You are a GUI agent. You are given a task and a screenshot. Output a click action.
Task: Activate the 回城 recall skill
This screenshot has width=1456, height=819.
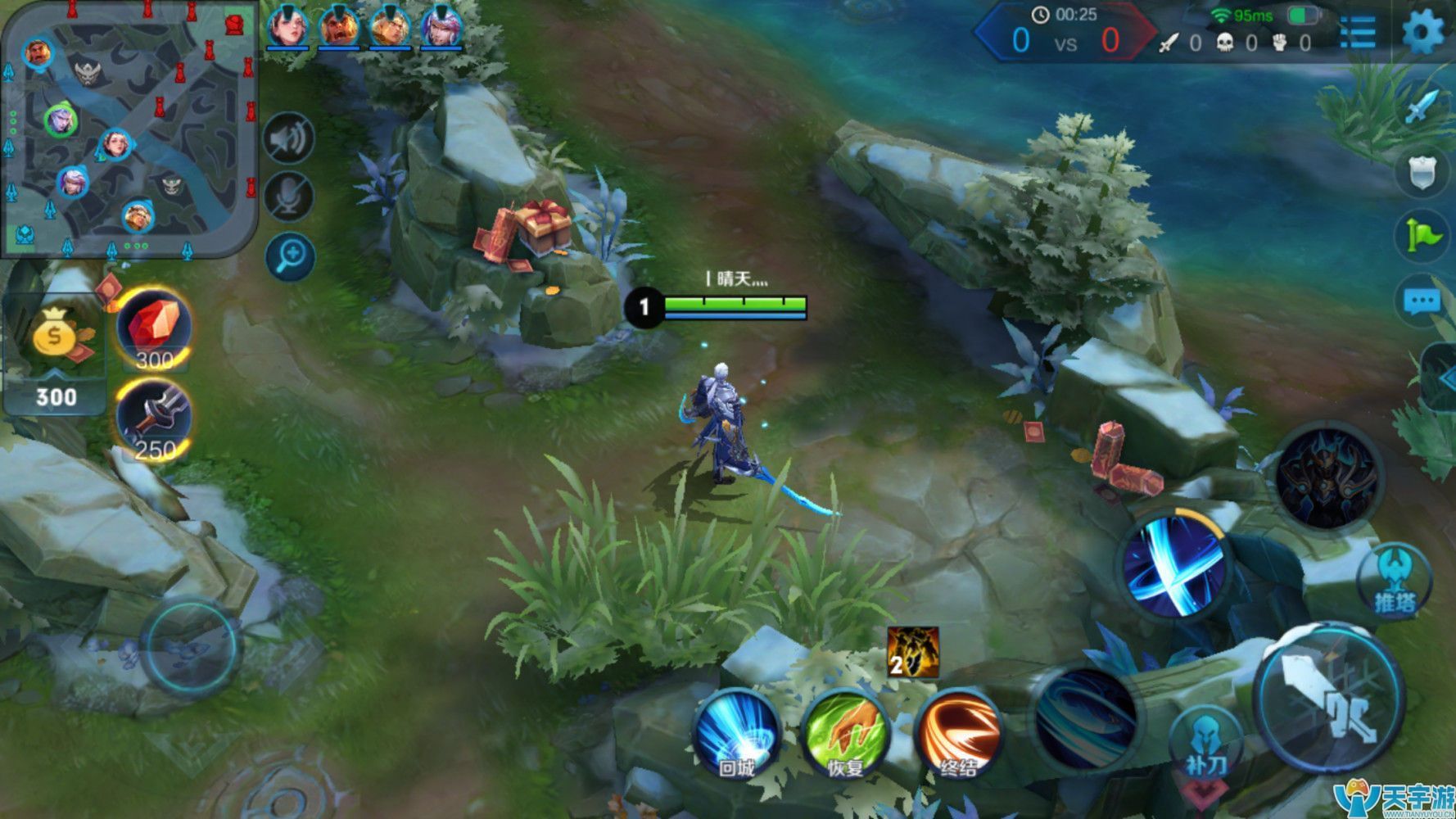(x=736, y=733)
